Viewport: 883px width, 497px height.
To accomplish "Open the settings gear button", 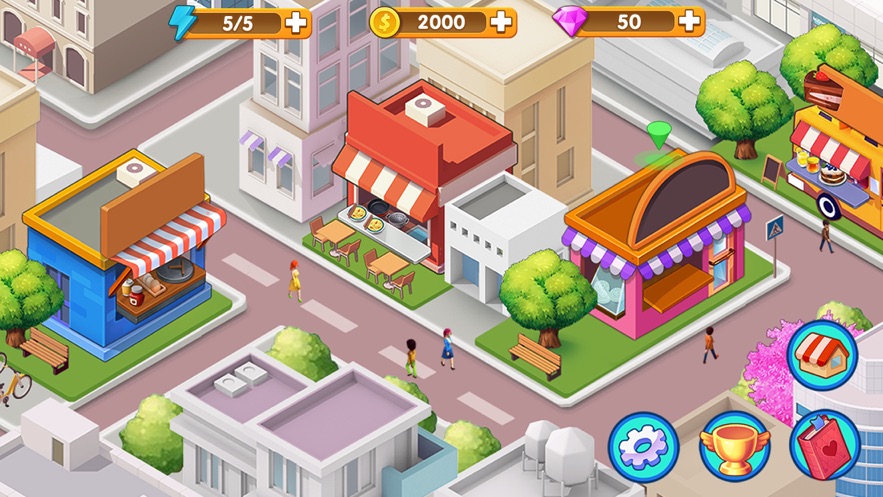I will (x=643, y=446).
